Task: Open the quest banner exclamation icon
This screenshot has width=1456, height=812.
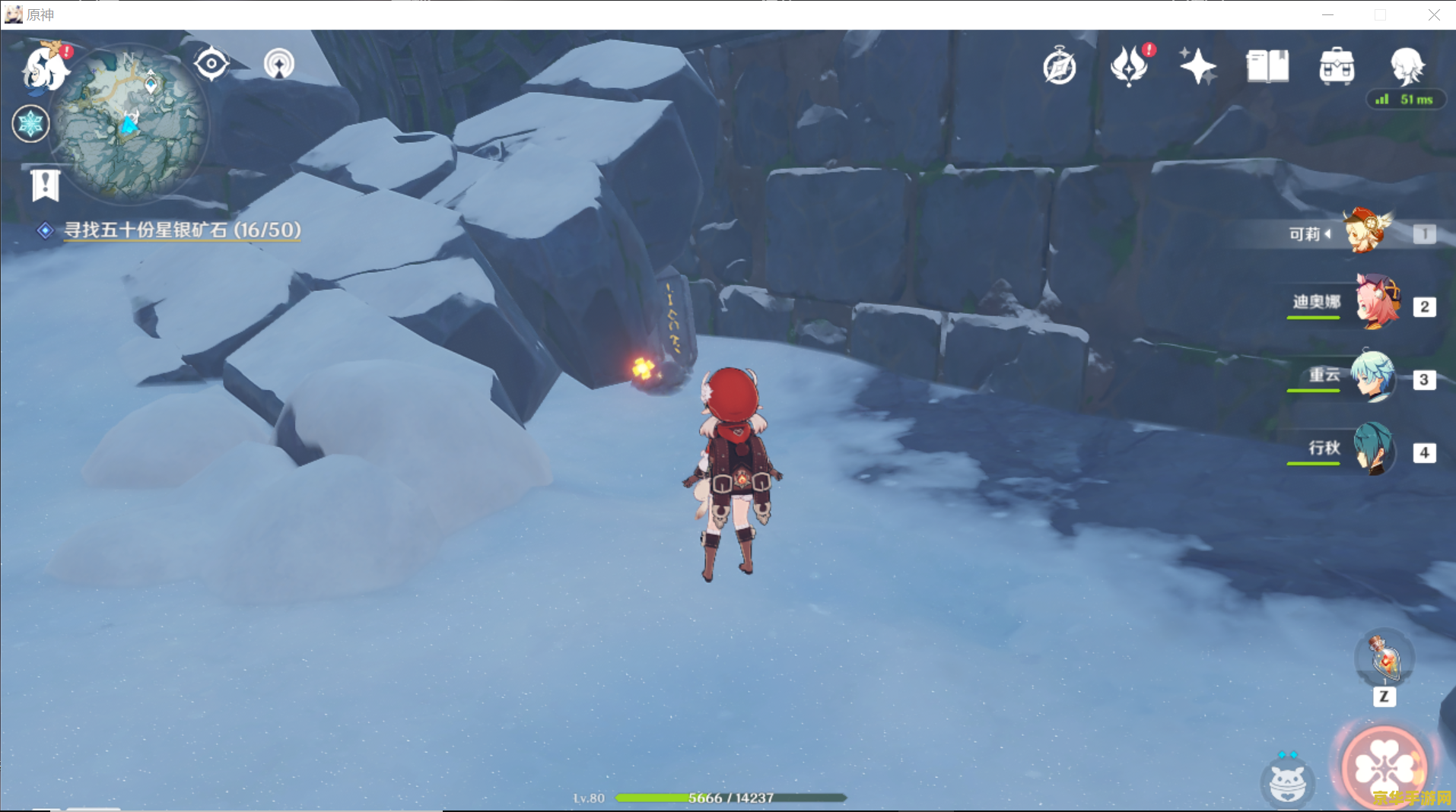Action: point(46,185)
